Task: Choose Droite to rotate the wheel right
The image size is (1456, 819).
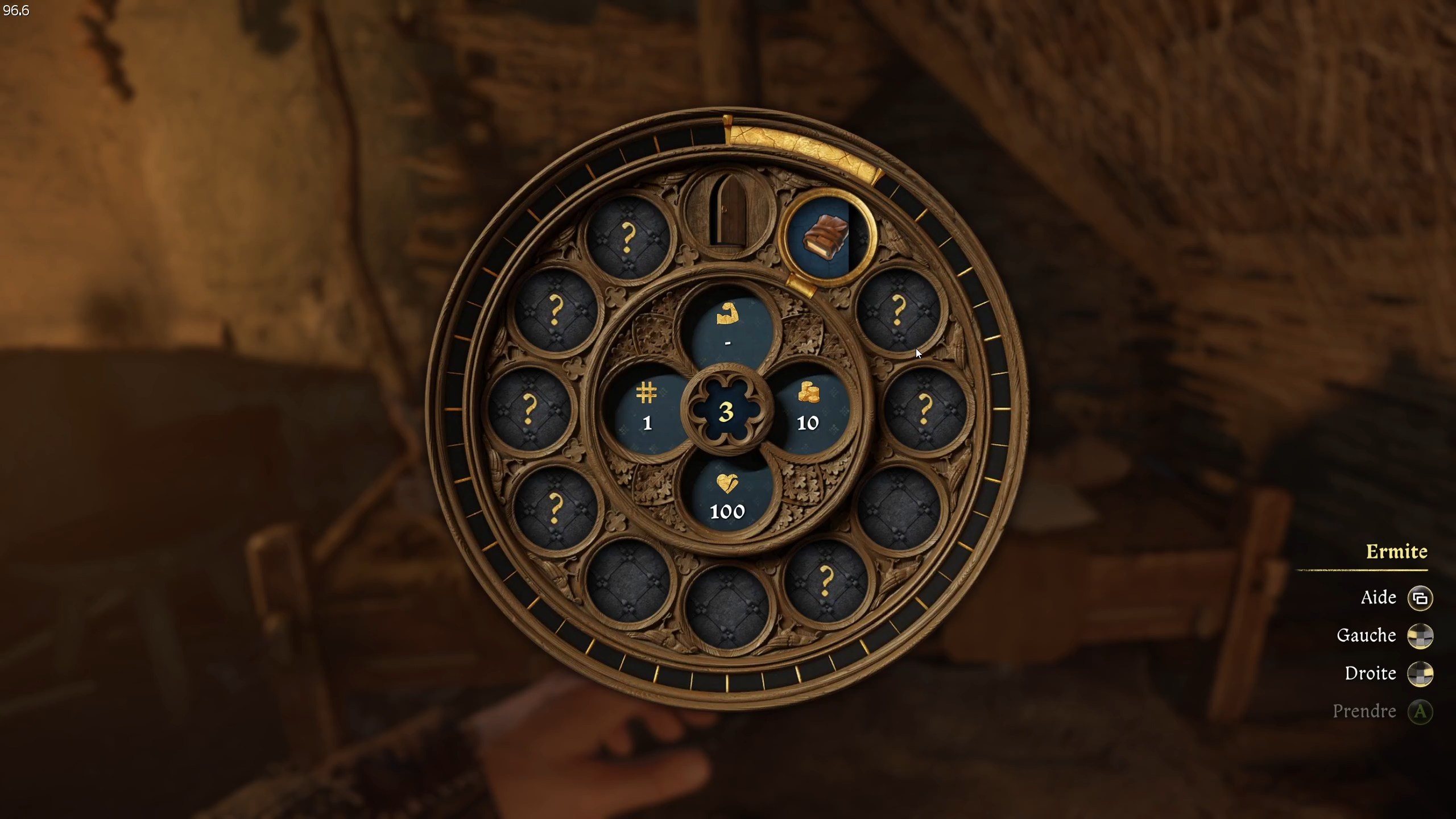Action: pos(1371,673)
